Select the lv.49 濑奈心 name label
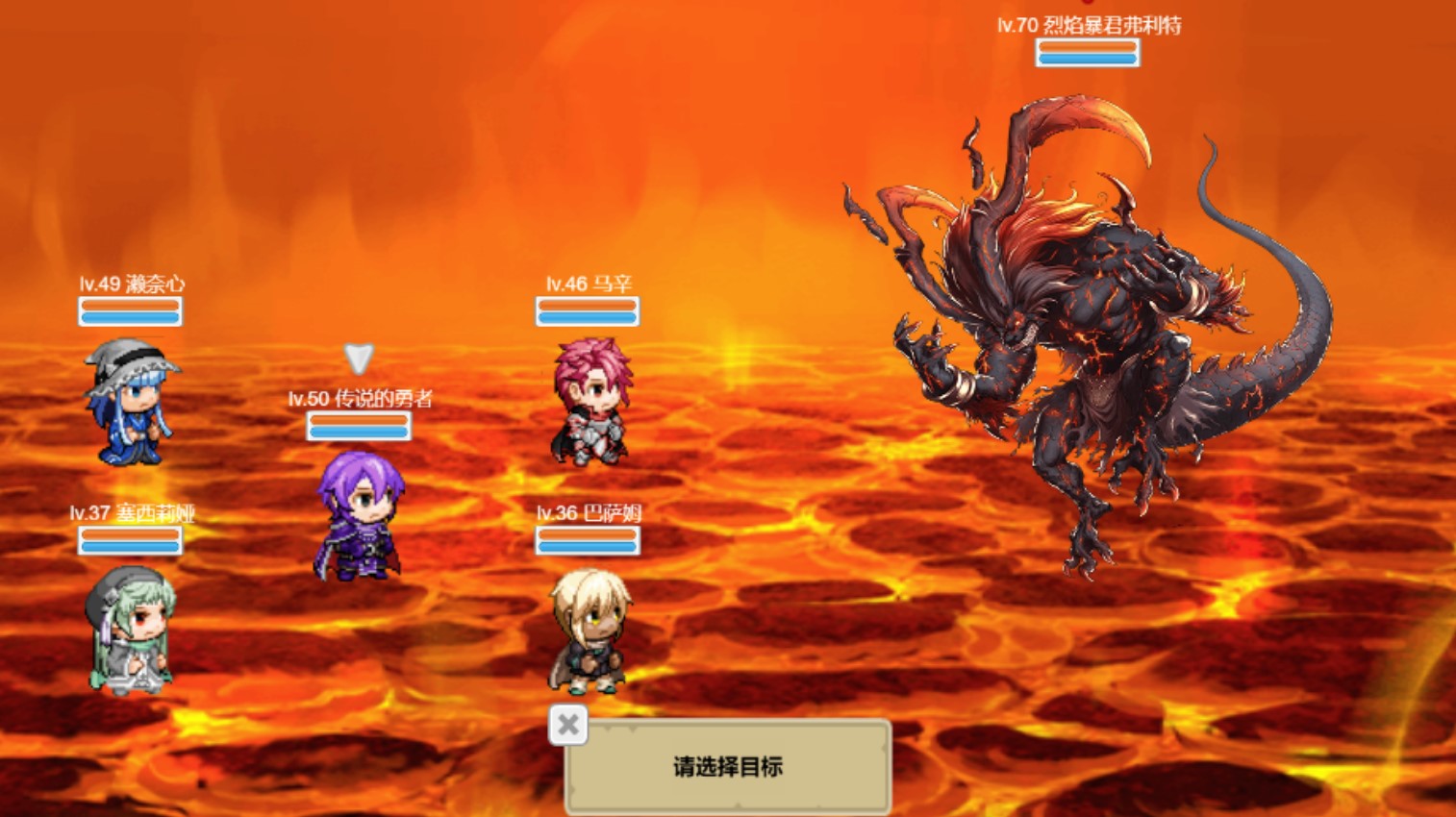The height and width of the screenshot is (817, 1456). (131, 285)
